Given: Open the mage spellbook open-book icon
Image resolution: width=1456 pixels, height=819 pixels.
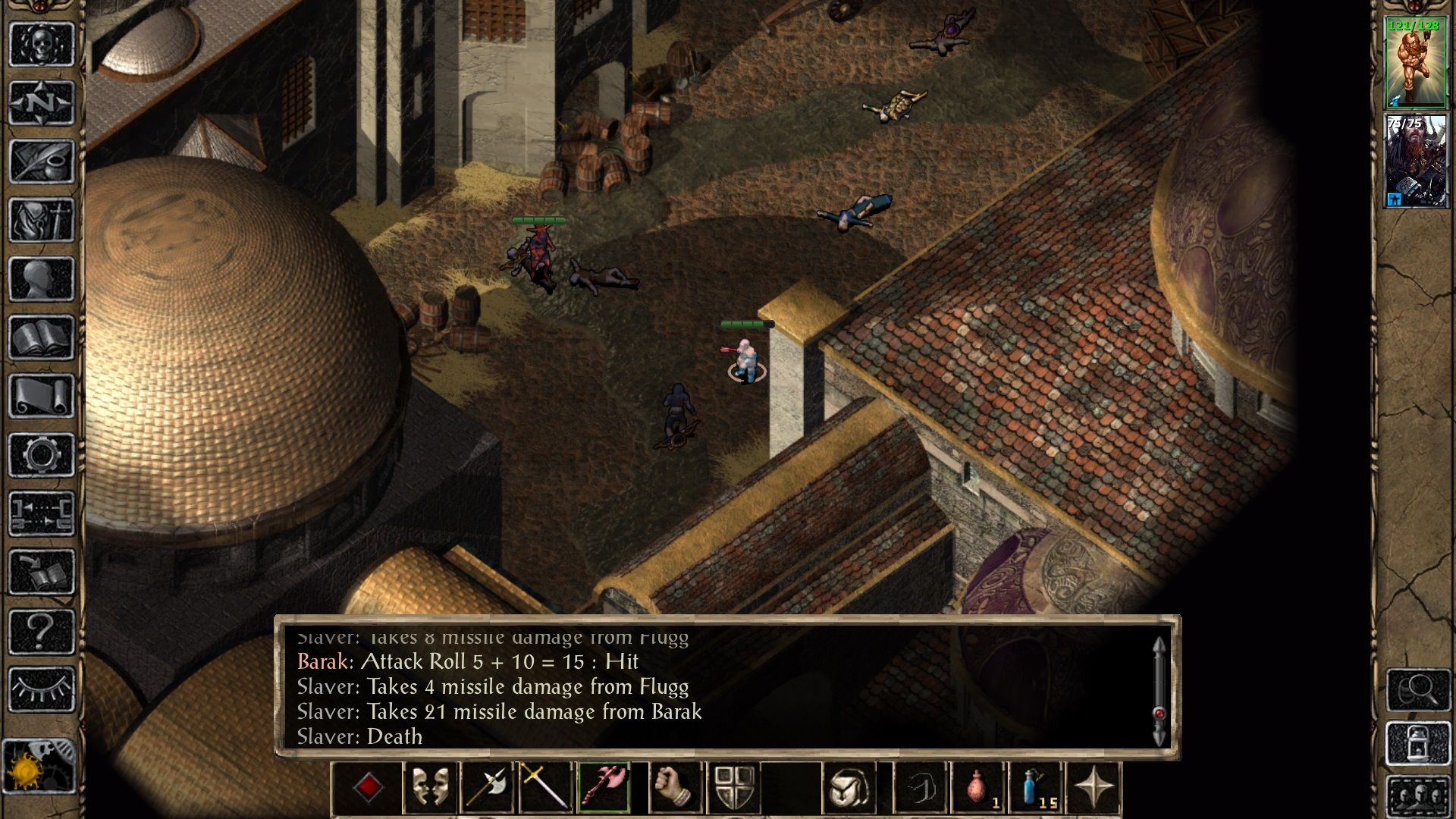Looking at the screenshot, I should click(x=42, y=337).
